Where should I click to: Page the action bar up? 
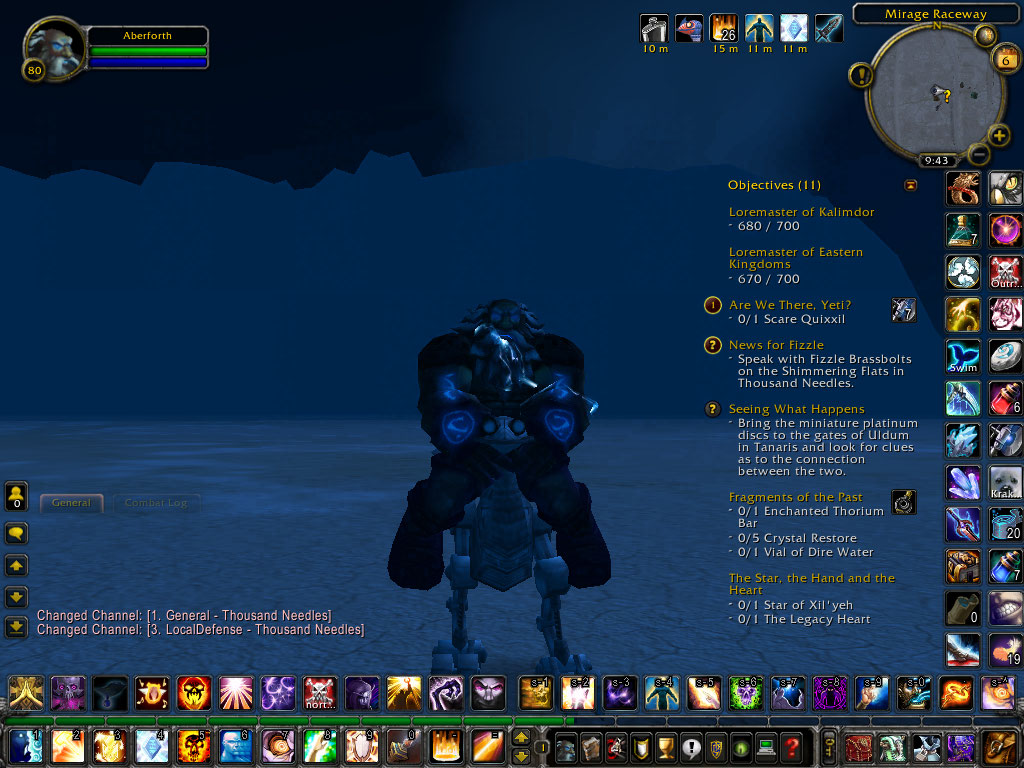click(520, 738)
